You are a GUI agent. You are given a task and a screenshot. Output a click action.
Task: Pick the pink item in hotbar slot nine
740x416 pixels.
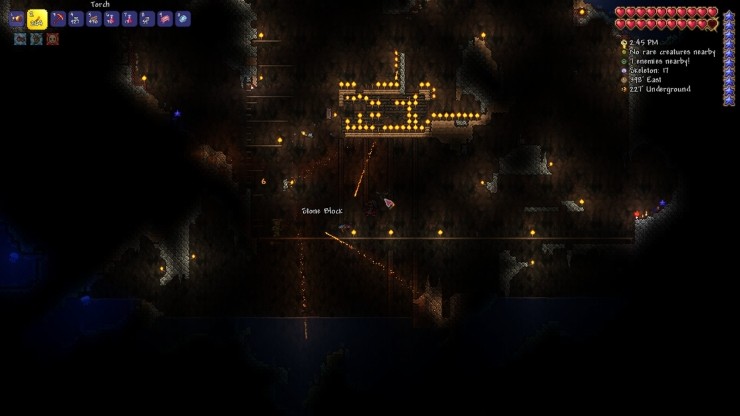coord(165,19)
